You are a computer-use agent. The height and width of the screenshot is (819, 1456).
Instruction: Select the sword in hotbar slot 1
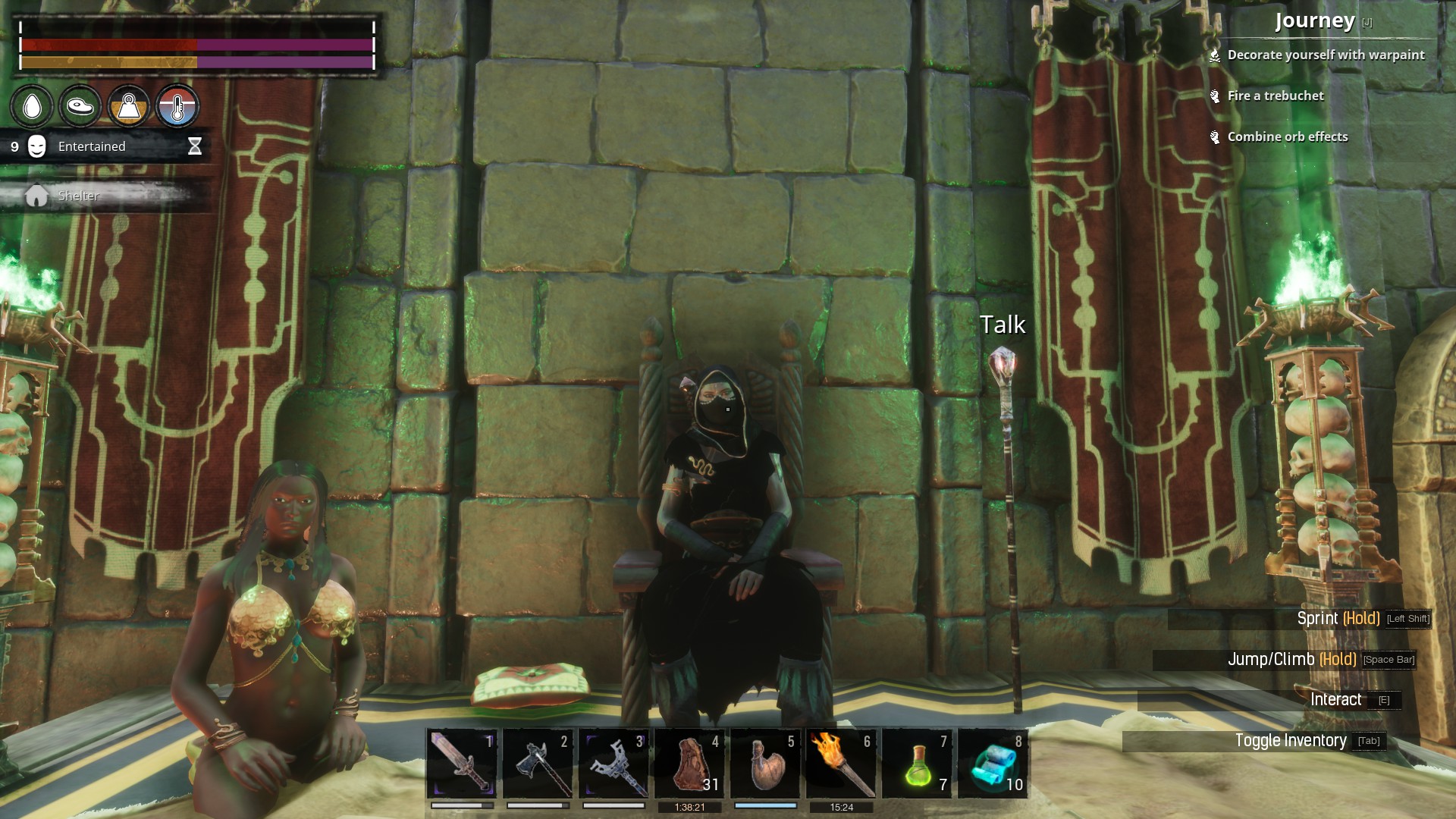pos(462,764)
